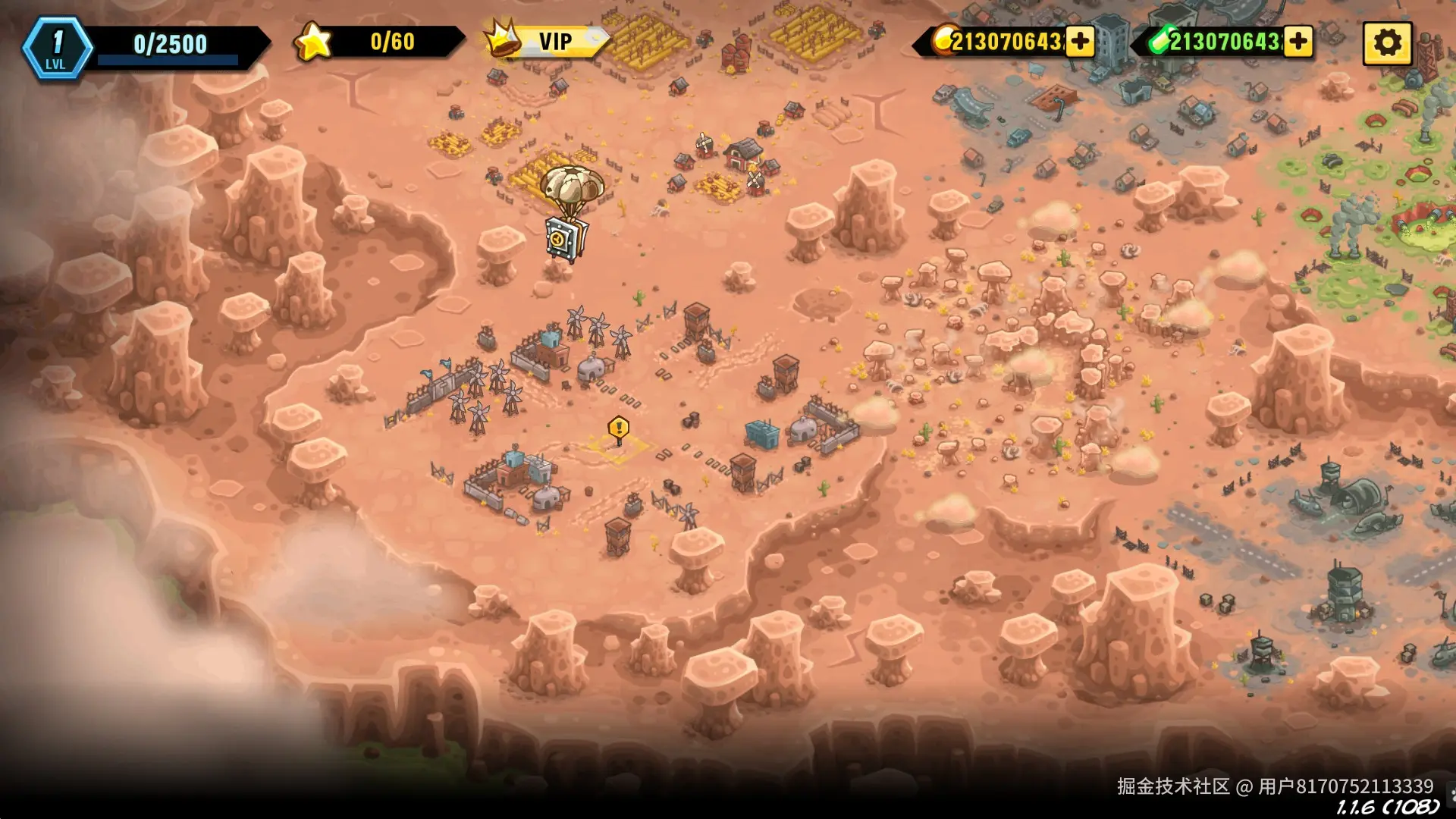
Task: Add more gold coins with plus button
Action: pos(1080,42)
